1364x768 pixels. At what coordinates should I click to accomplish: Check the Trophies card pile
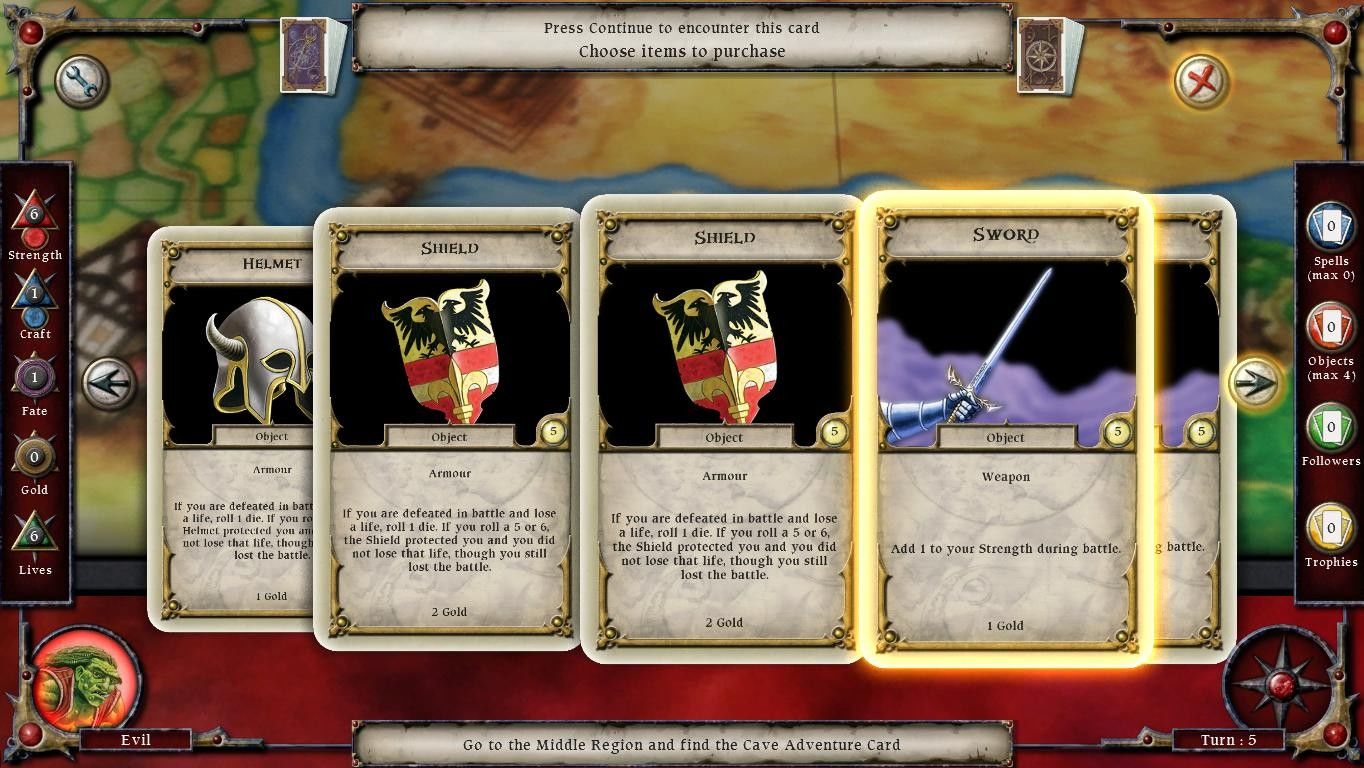tap(1331, 529)
